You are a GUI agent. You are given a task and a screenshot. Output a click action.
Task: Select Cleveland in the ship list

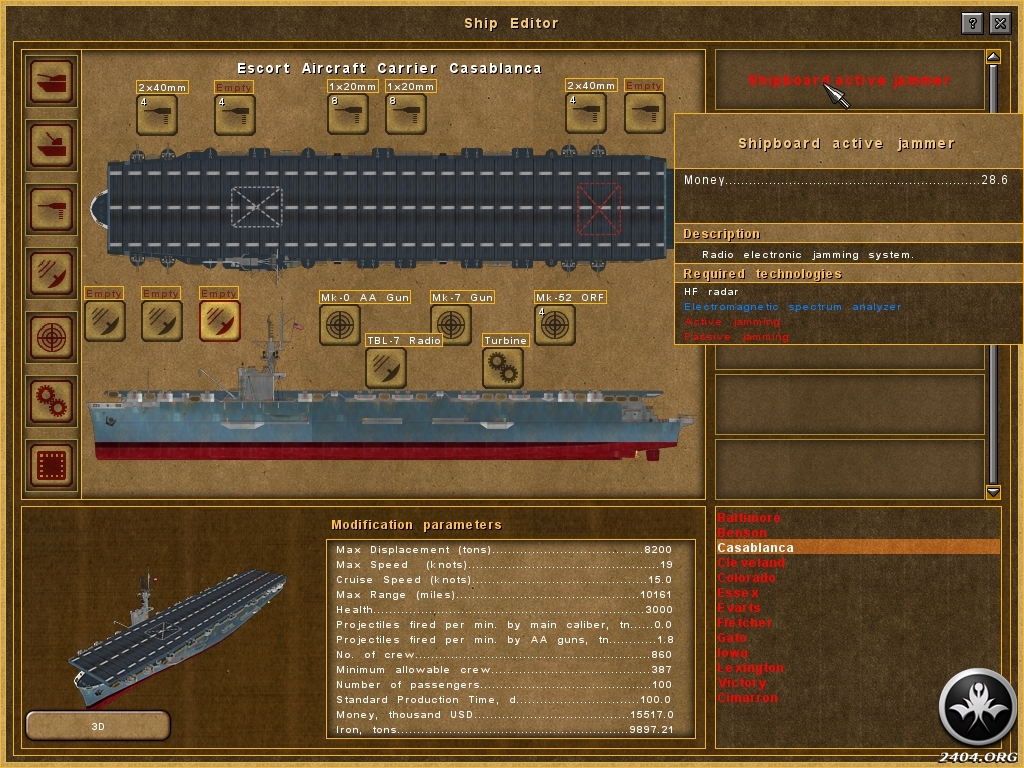[x=751, y=563]
